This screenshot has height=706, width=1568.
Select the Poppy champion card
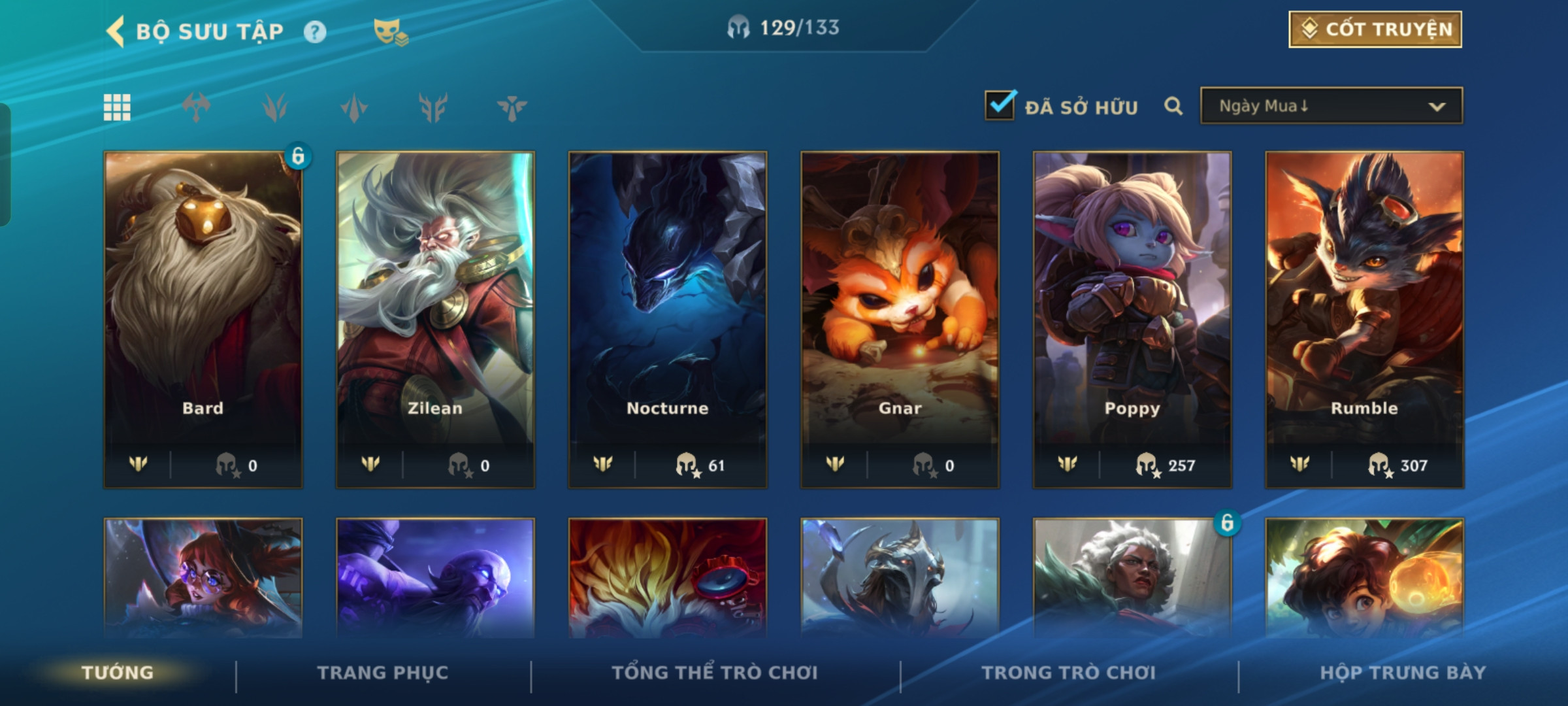click(x=1132, y=319)
